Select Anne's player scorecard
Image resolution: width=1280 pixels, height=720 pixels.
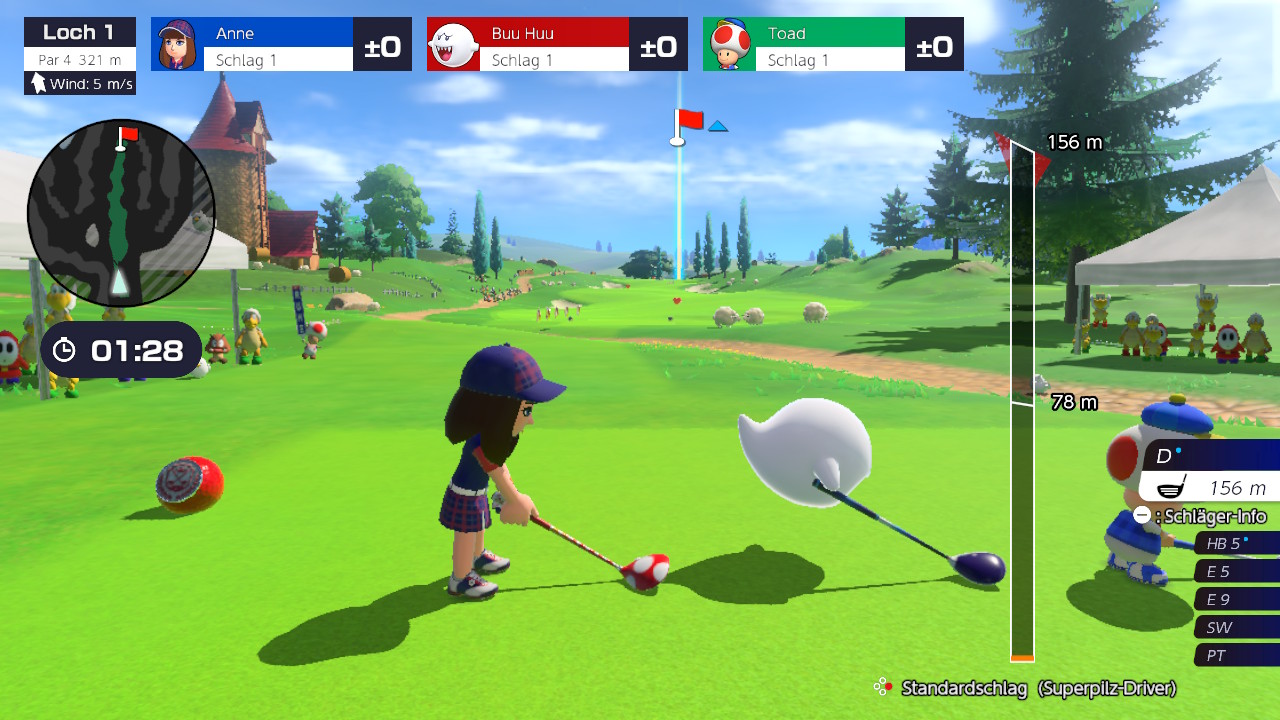coord(281,44)
